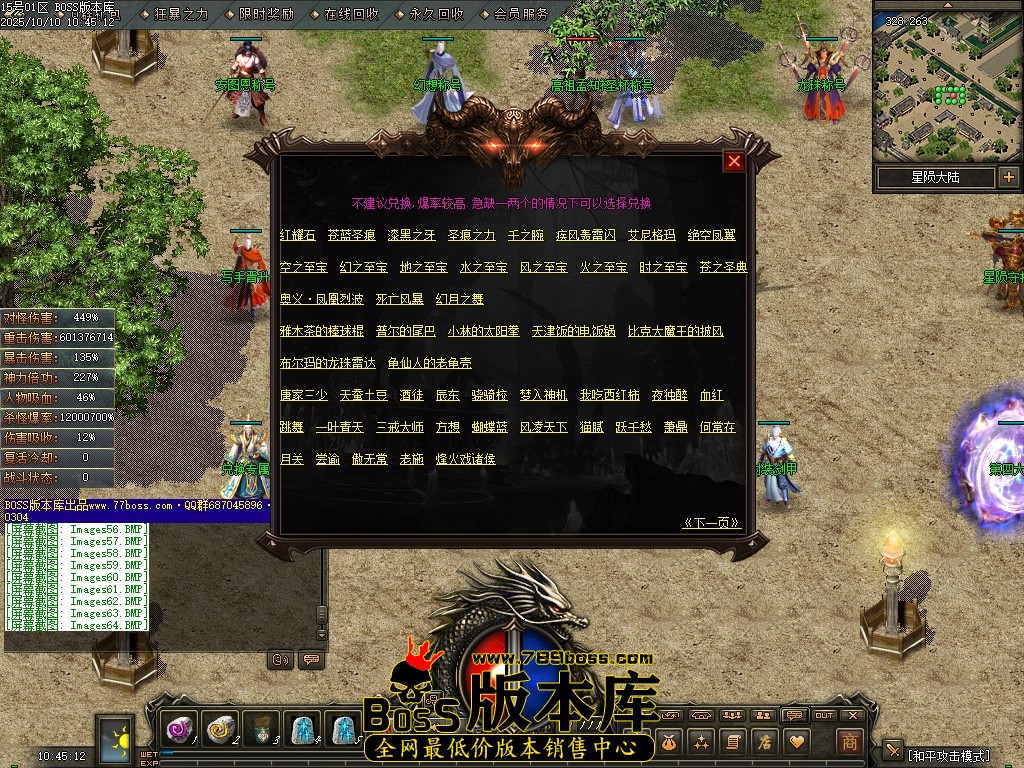Use the purple swirl item in hotbar slot 1

point(180,731)
